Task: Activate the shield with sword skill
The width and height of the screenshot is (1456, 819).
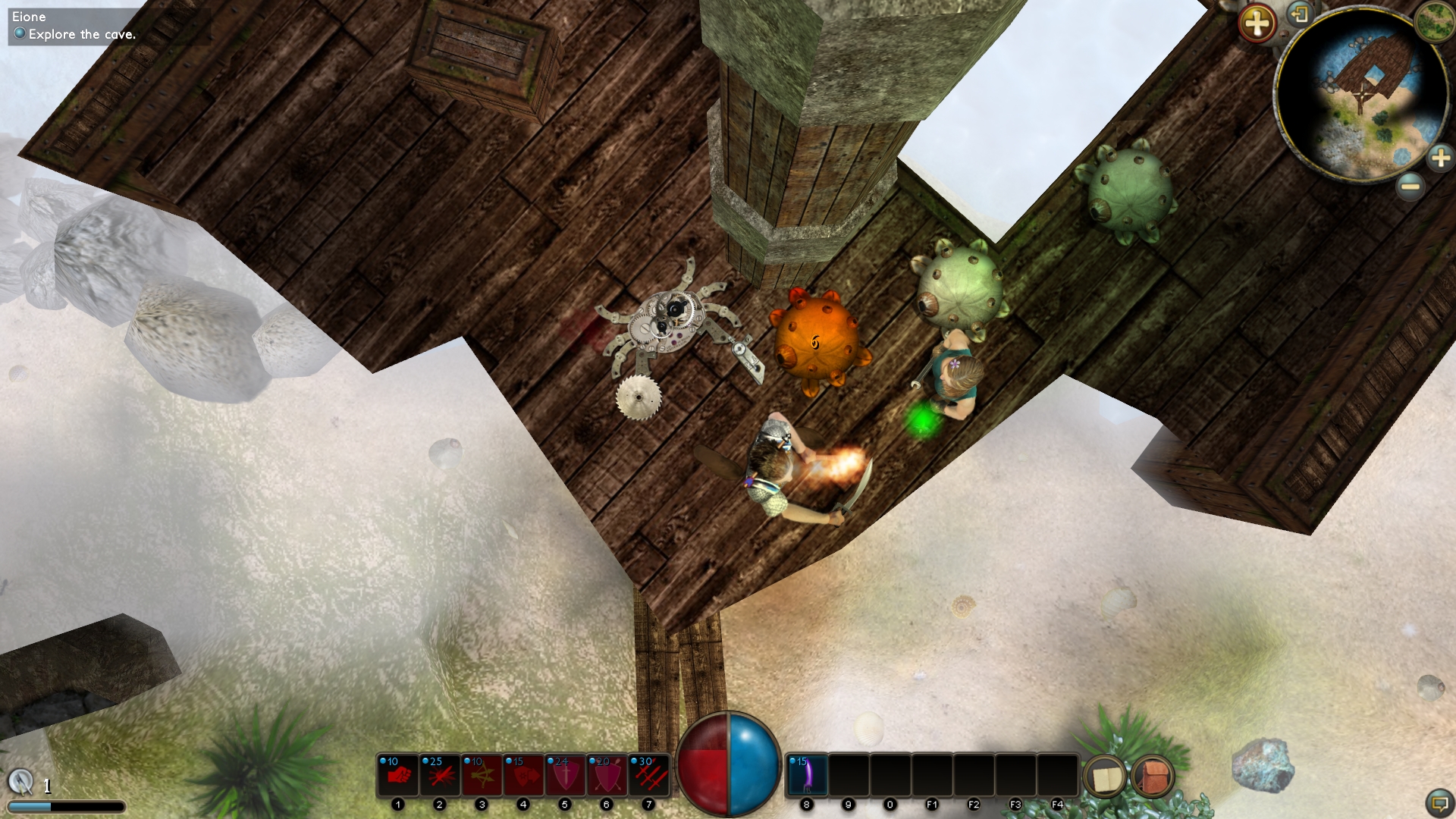Action: (565, 775)
